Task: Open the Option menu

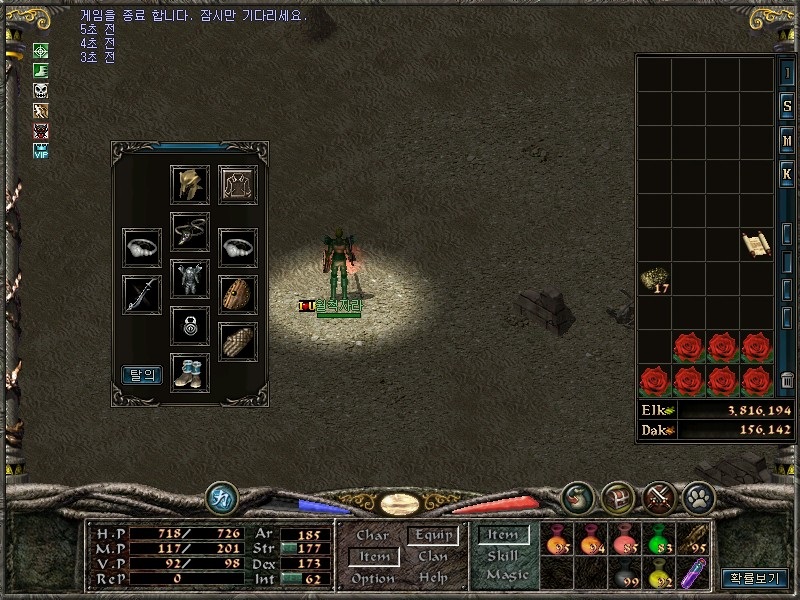Action: [x=372, y=578]
